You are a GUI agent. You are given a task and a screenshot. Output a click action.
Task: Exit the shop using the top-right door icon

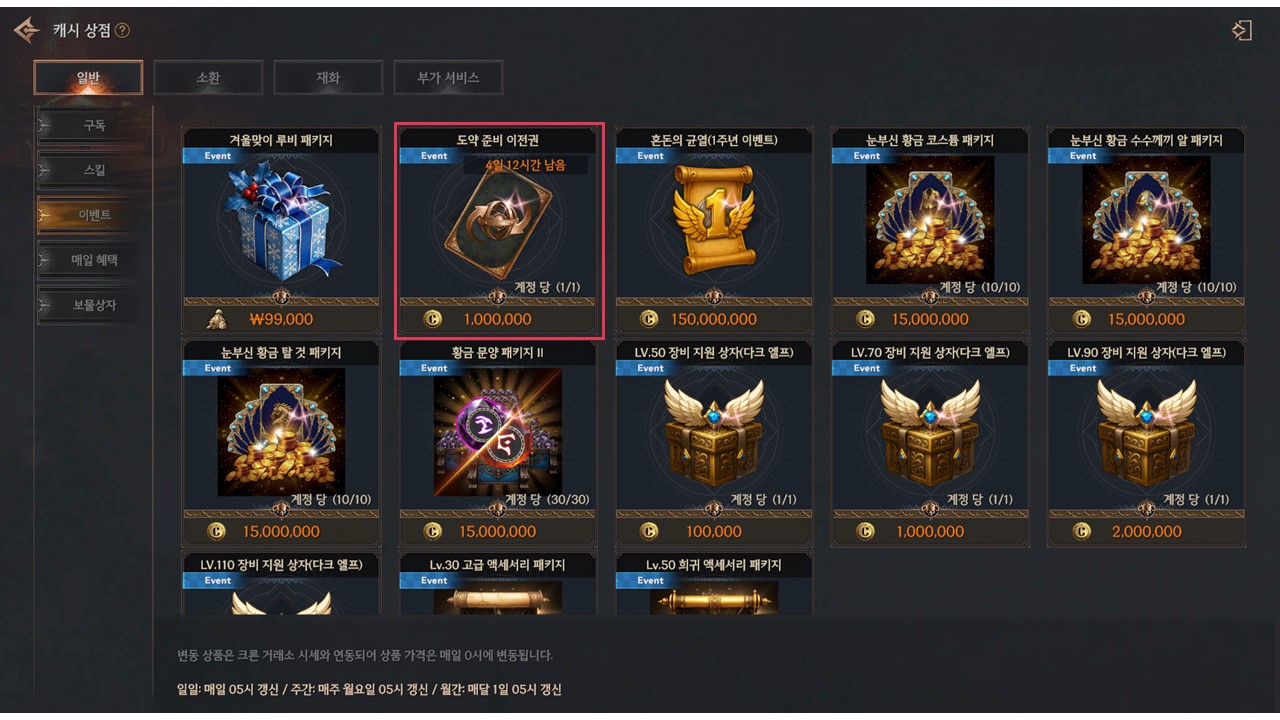coord(1242,31)
